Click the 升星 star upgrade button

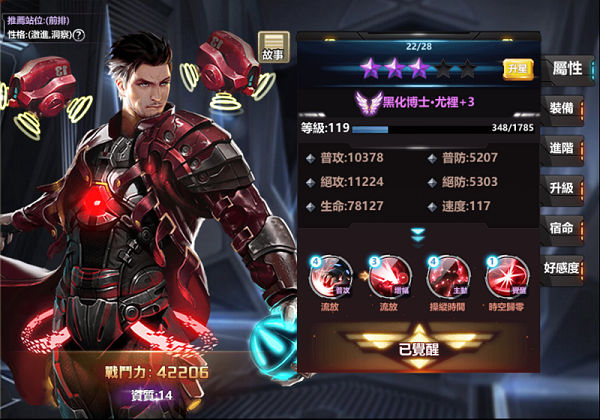pos(517,69)
